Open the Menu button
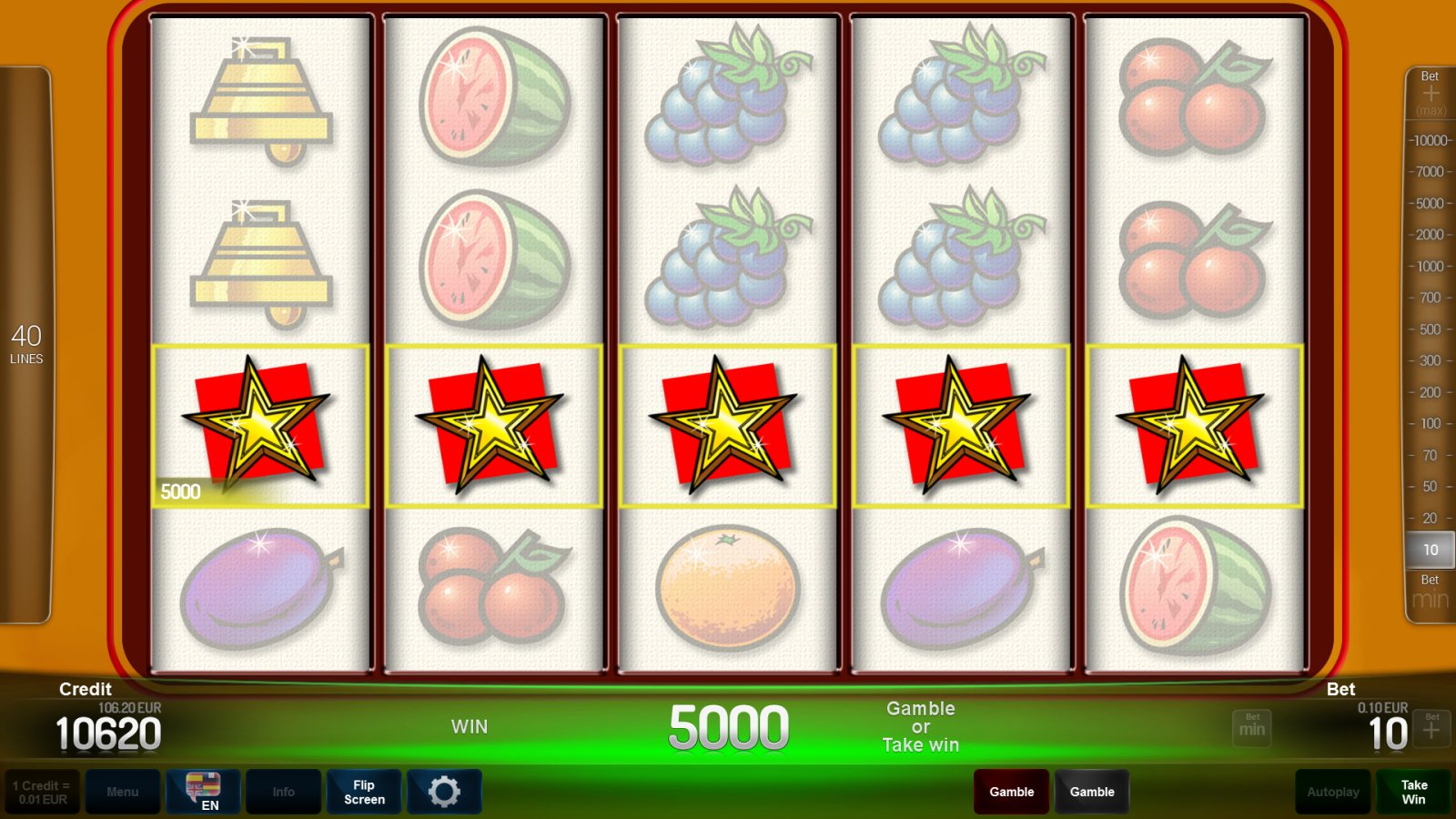 pyautogui.click(x=123, y=792)
